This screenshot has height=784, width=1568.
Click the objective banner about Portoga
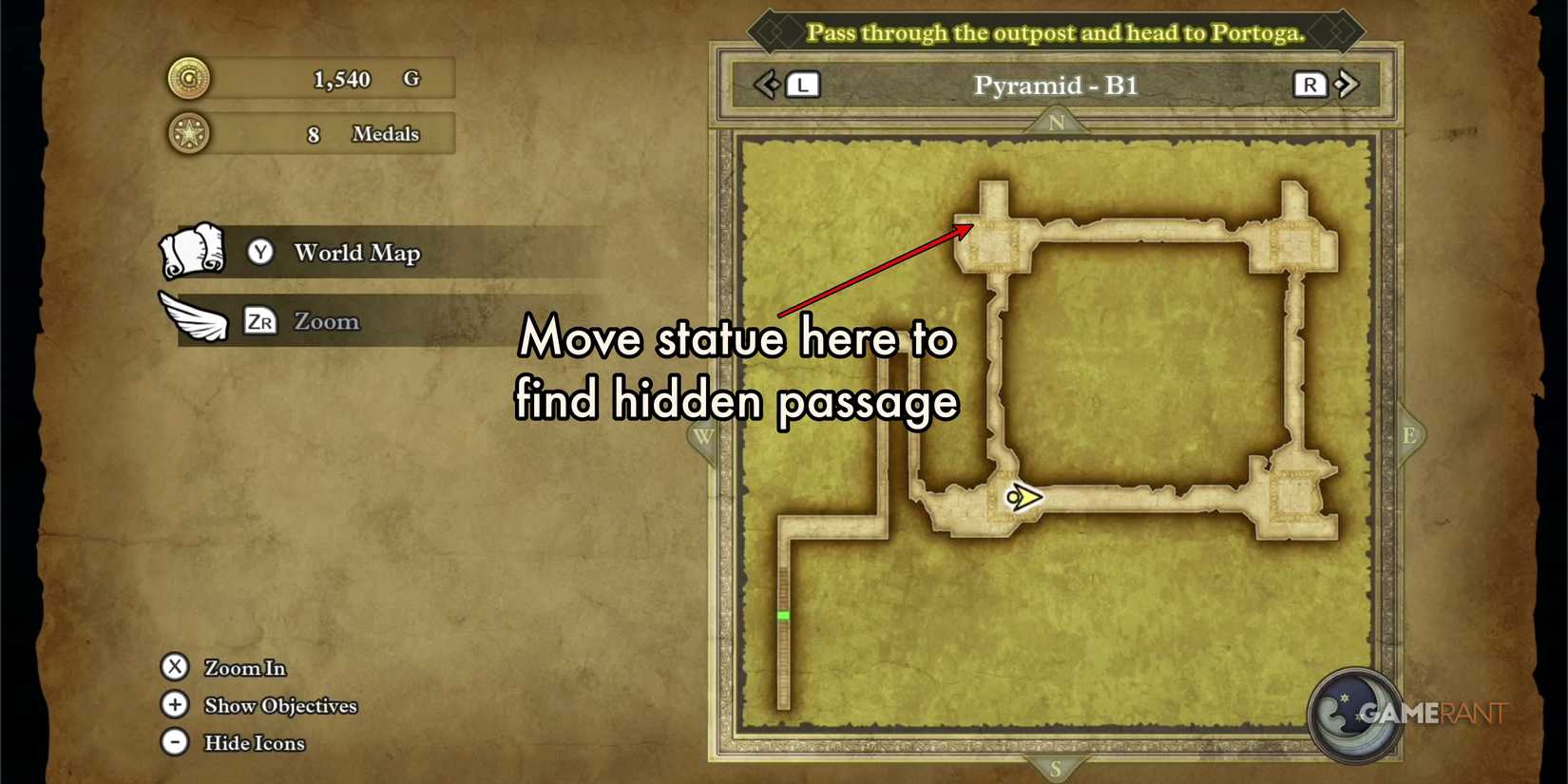(x=1057, y=31)
